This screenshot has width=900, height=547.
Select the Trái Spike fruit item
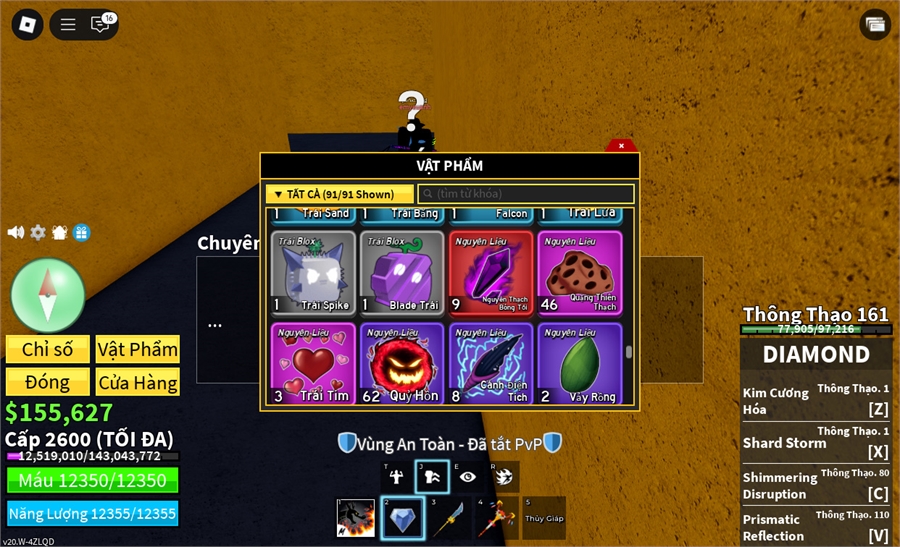[x=313, y=274]
